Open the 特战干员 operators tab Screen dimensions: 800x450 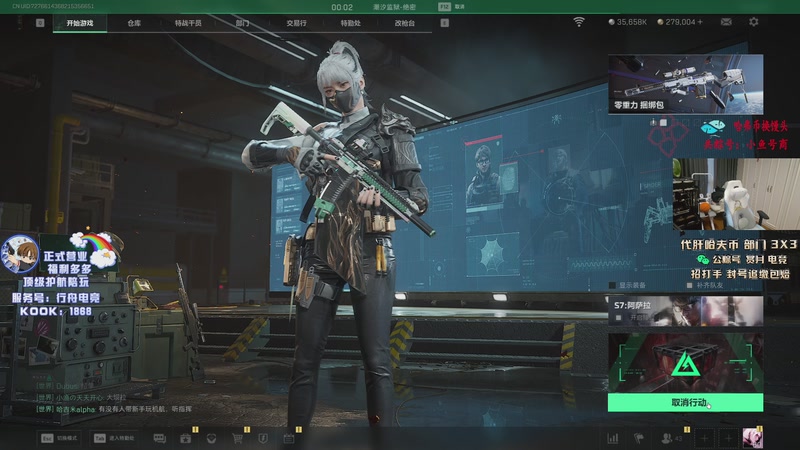pos(188,22)
